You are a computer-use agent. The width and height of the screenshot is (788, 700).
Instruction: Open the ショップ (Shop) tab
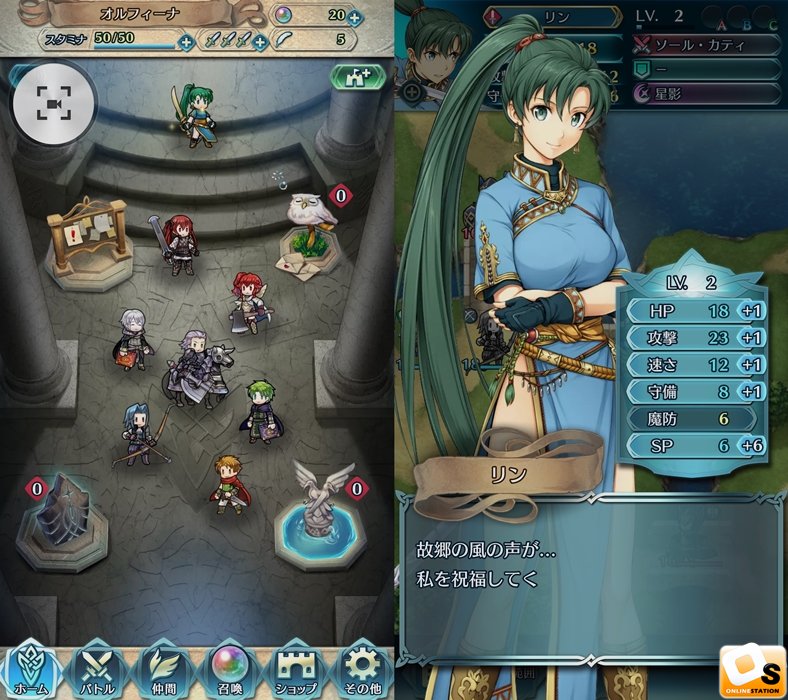(296, 668)
